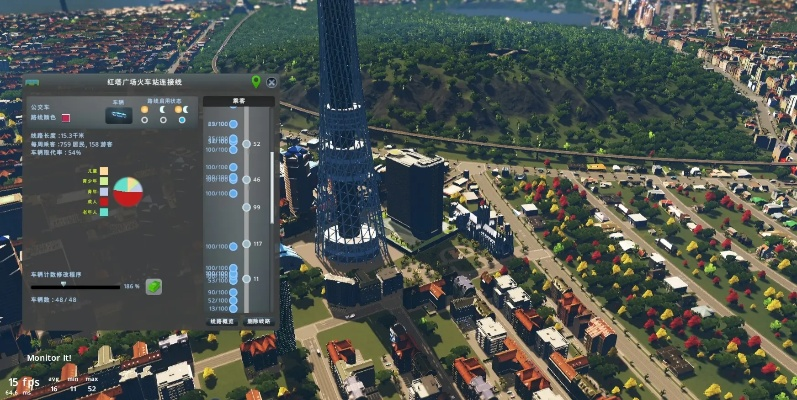Click the delete line (删除线路) button
The width and height of the screenshot is (797, 400).
(x=257, y=321)
